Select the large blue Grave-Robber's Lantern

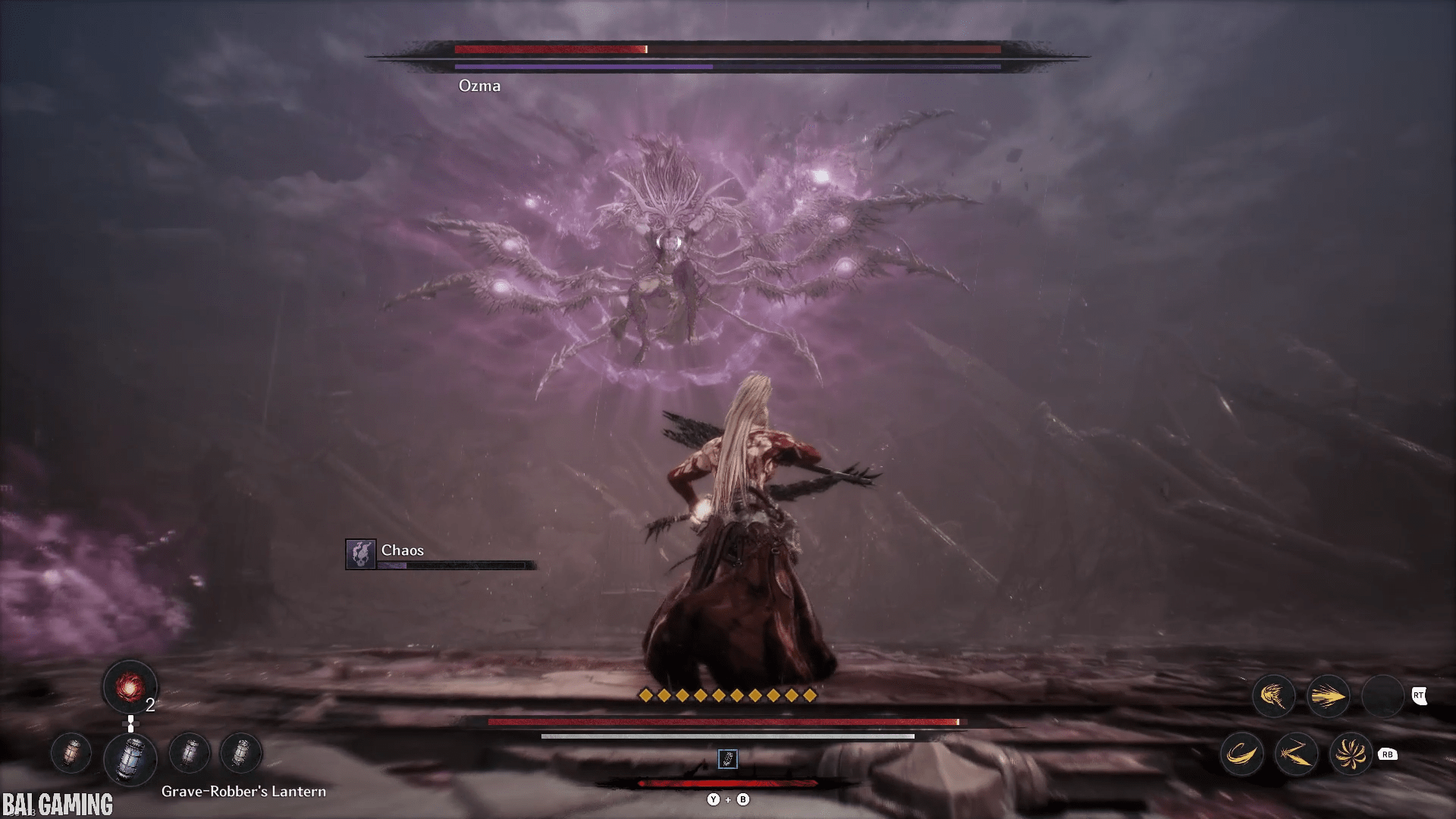(130, 757)
